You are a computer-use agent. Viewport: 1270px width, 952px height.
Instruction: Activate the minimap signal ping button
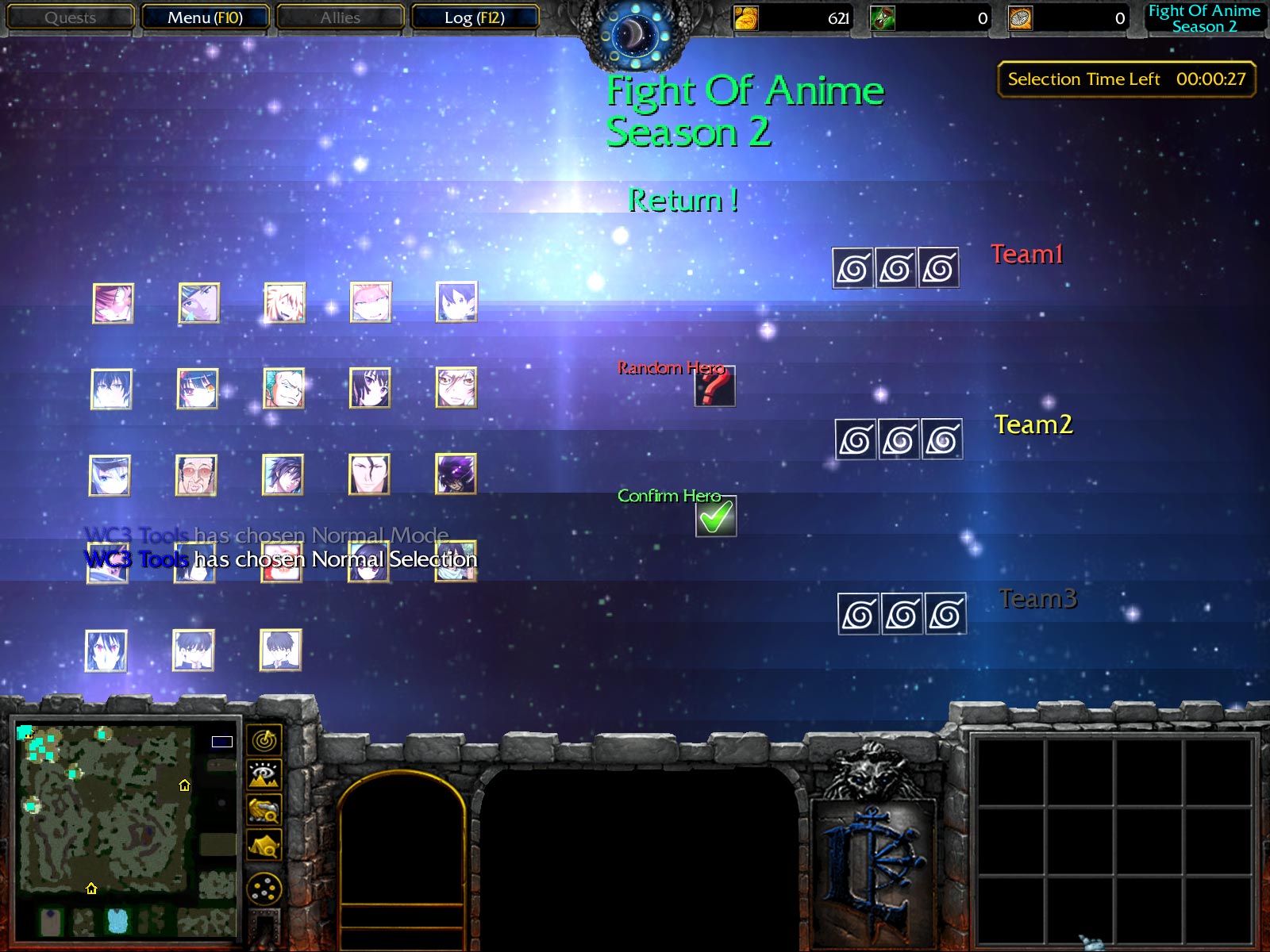(264, 739)
